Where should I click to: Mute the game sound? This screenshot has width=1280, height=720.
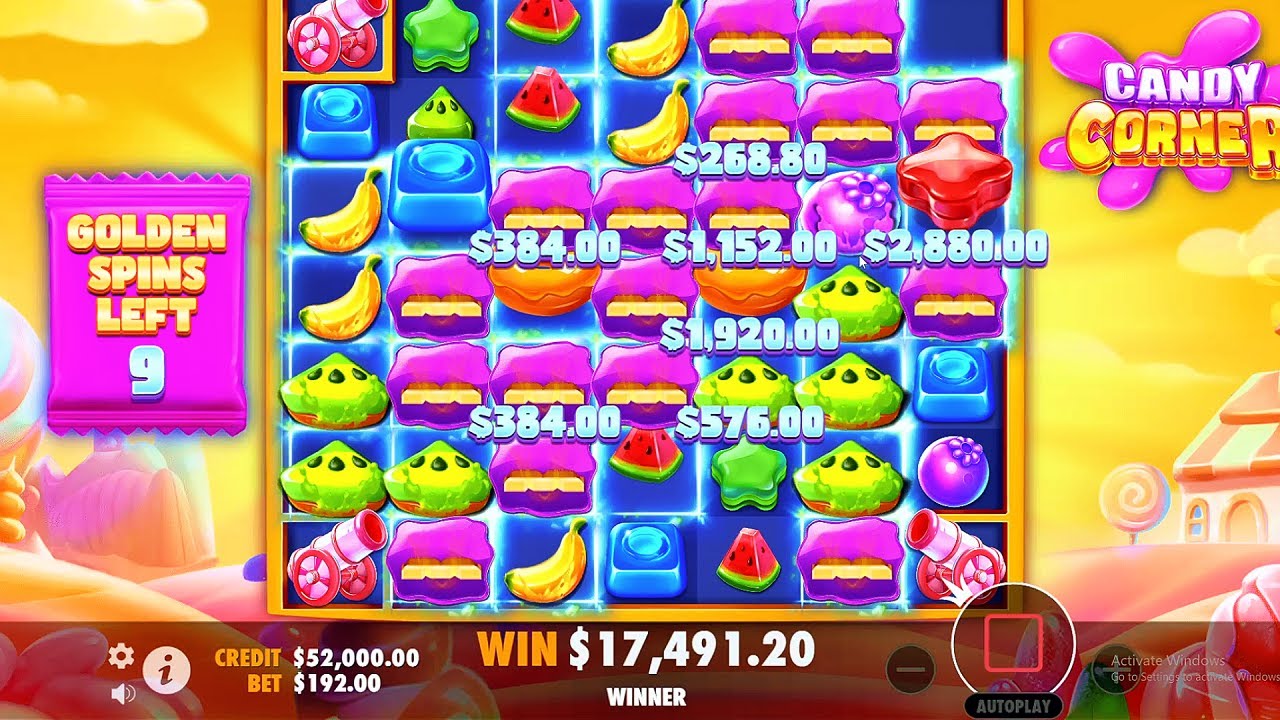pos(121,692)
